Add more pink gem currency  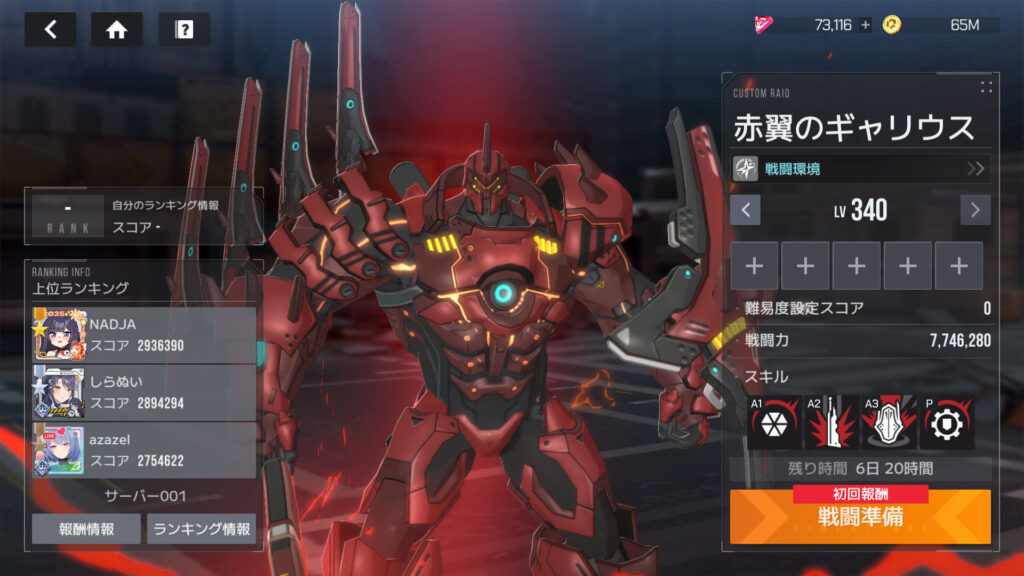[865, 25]
